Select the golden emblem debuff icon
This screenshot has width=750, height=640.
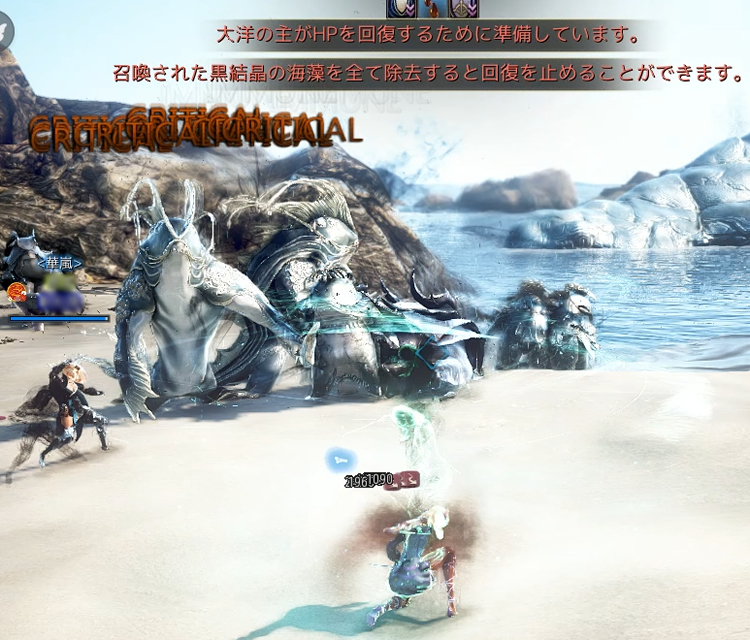(x=463, y=8)
